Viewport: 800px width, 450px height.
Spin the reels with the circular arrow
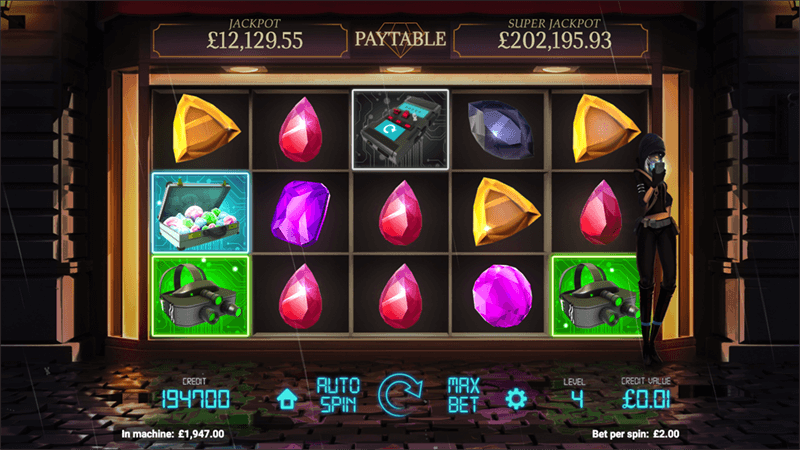[400, 396]
